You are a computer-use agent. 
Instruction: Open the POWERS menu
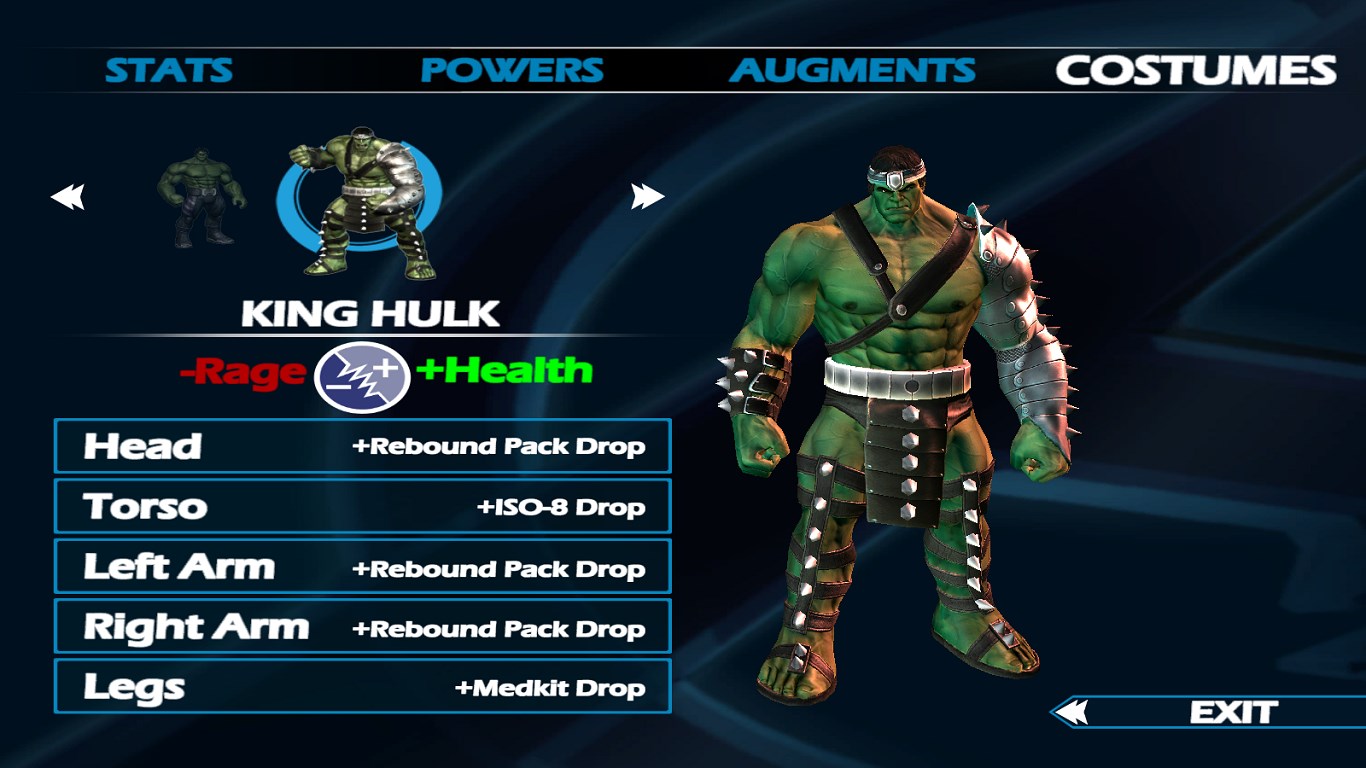pos(512,70)
